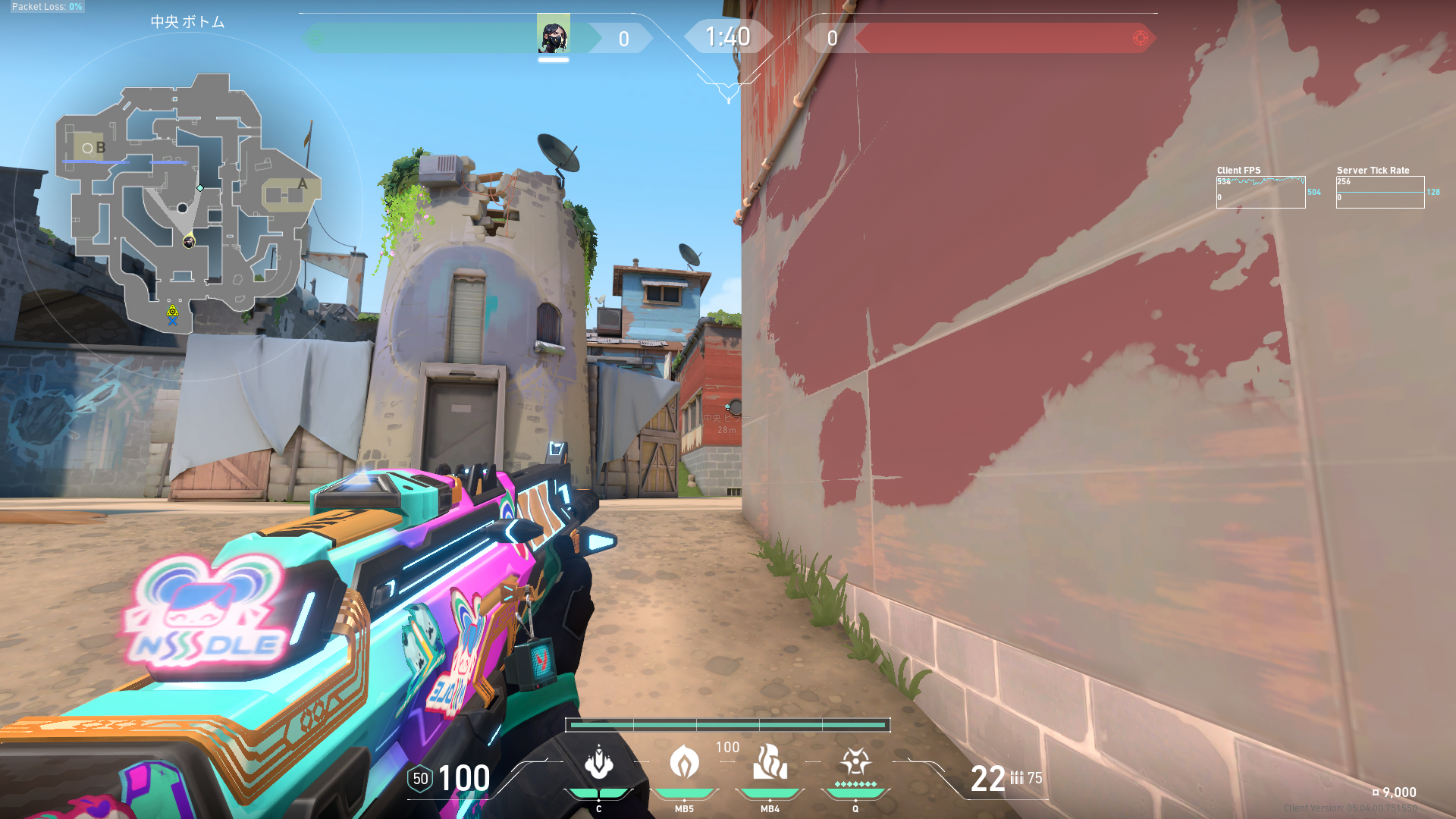Activate the C ability icon
This screenshot has height=819, width=1456.
click(598, 763)
